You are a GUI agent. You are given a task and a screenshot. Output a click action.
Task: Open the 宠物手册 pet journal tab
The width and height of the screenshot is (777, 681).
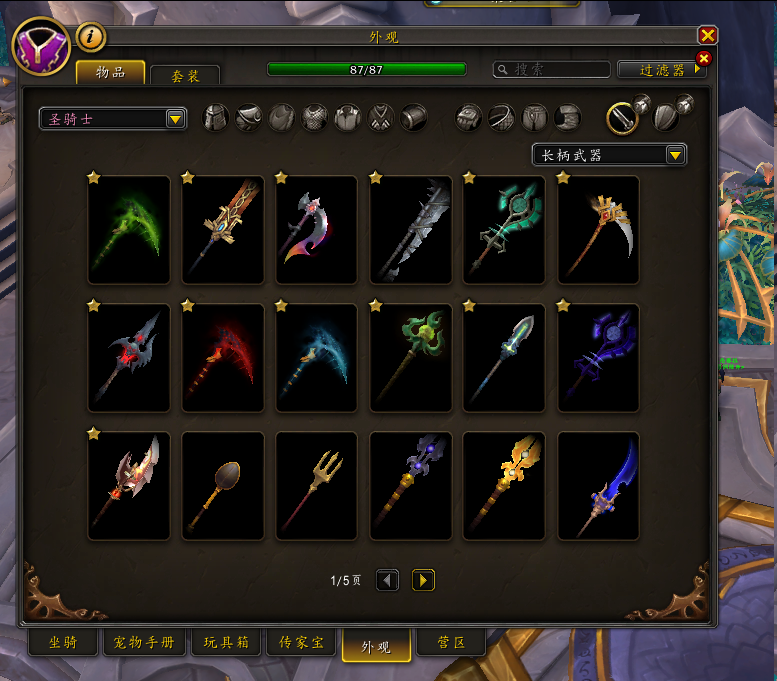145,643
